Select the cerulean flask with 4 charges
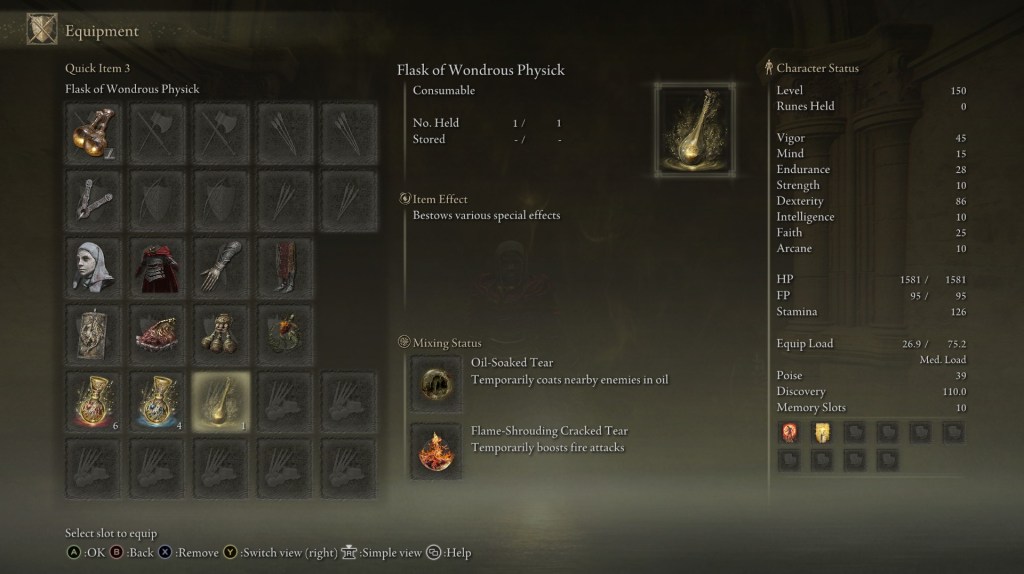This screenshot has width=1024, height=574. coord(158,400)
